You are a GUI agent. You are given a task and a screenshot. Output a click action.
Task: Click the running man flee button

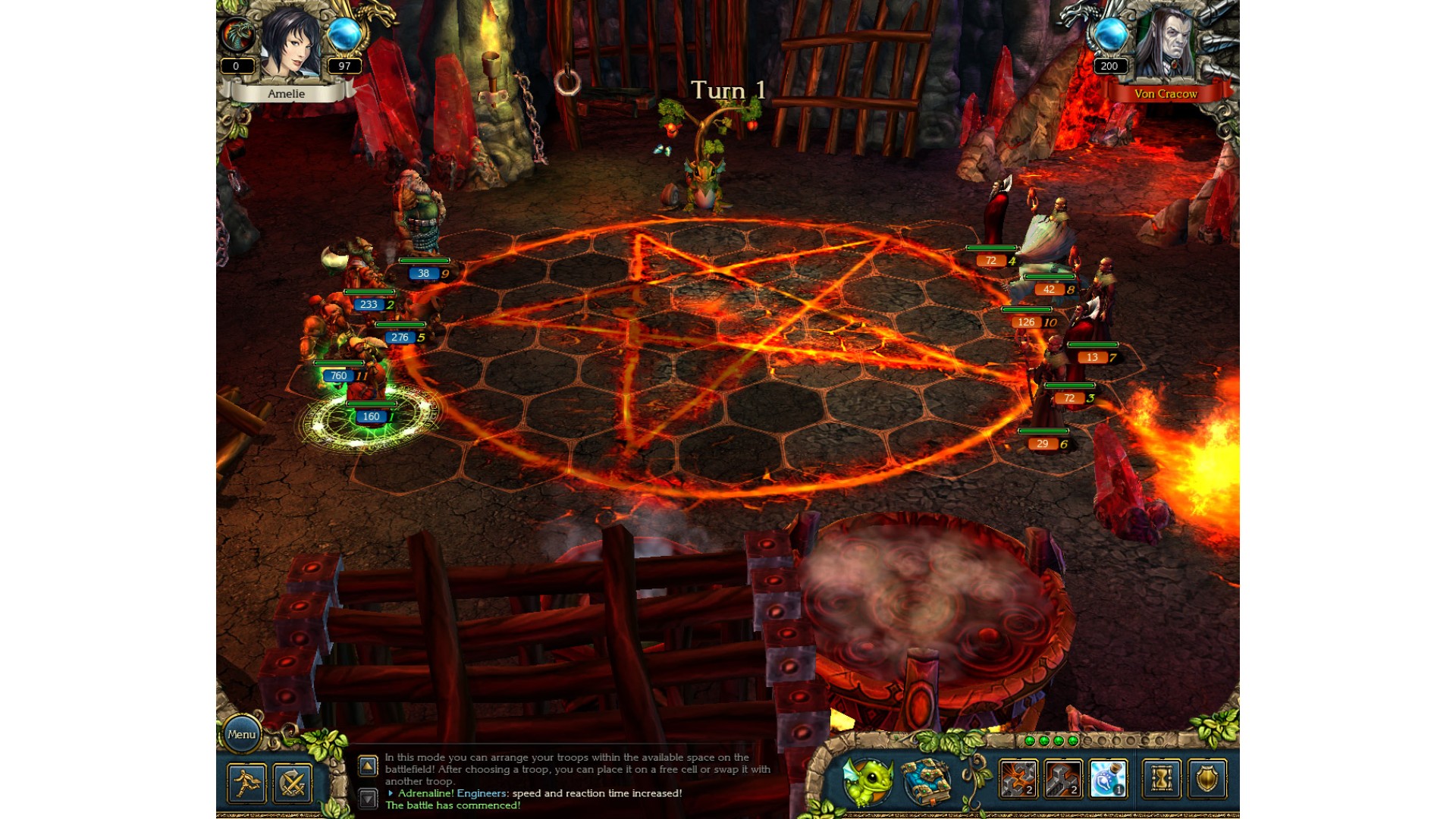click(246, 783)
